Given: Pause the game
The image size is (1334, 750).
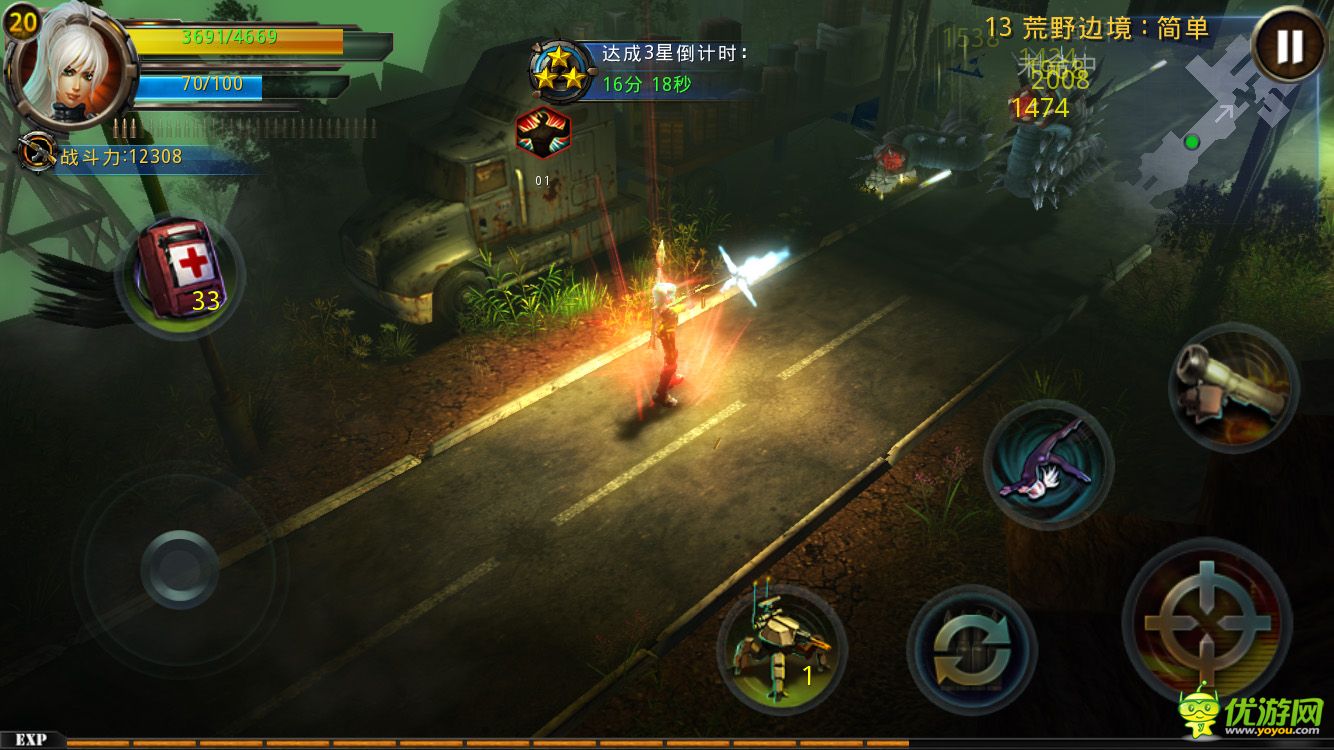Looking at the screenshot, I should pos(1290,45).
